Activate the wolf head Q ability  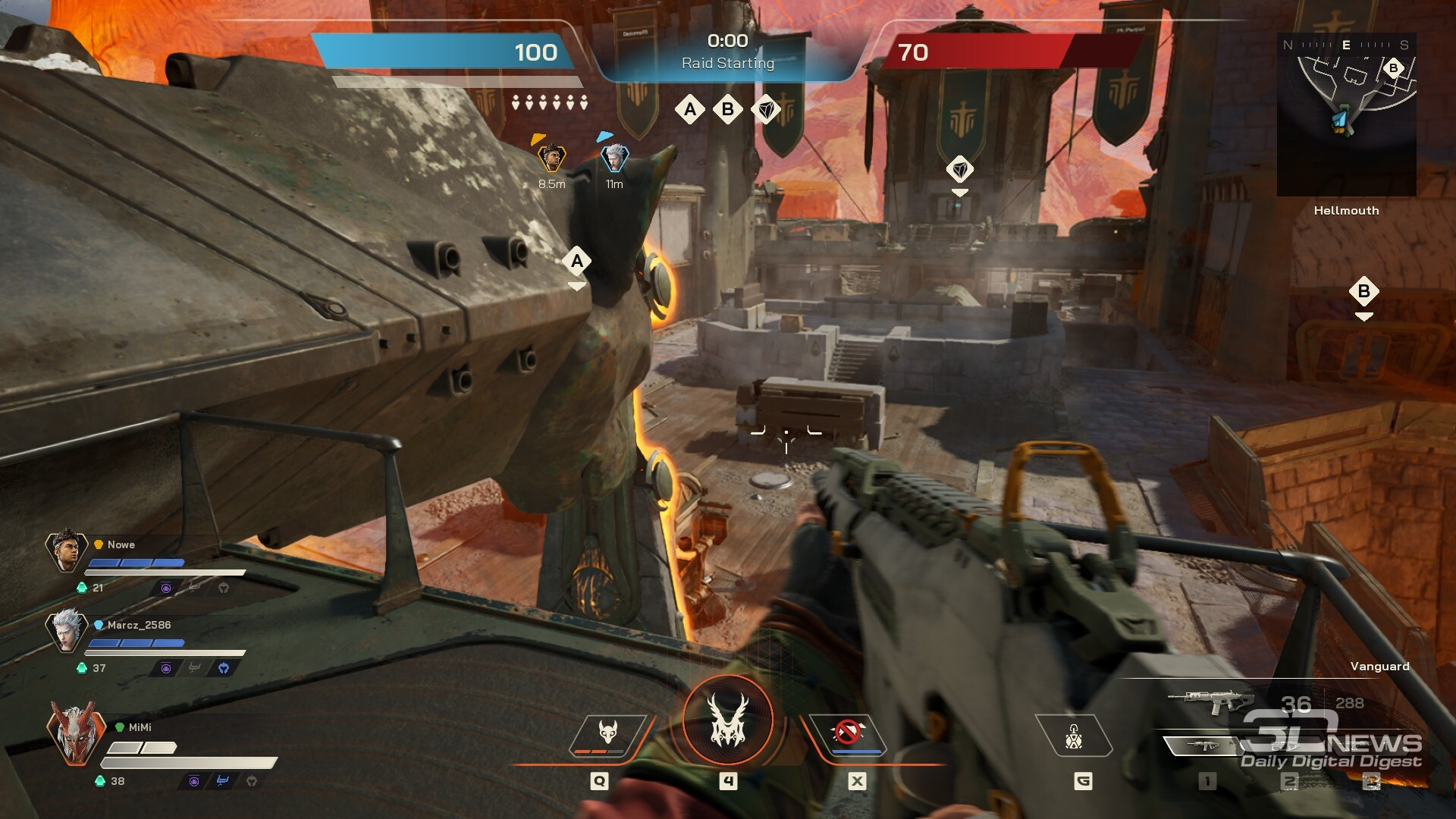[607, 734]
